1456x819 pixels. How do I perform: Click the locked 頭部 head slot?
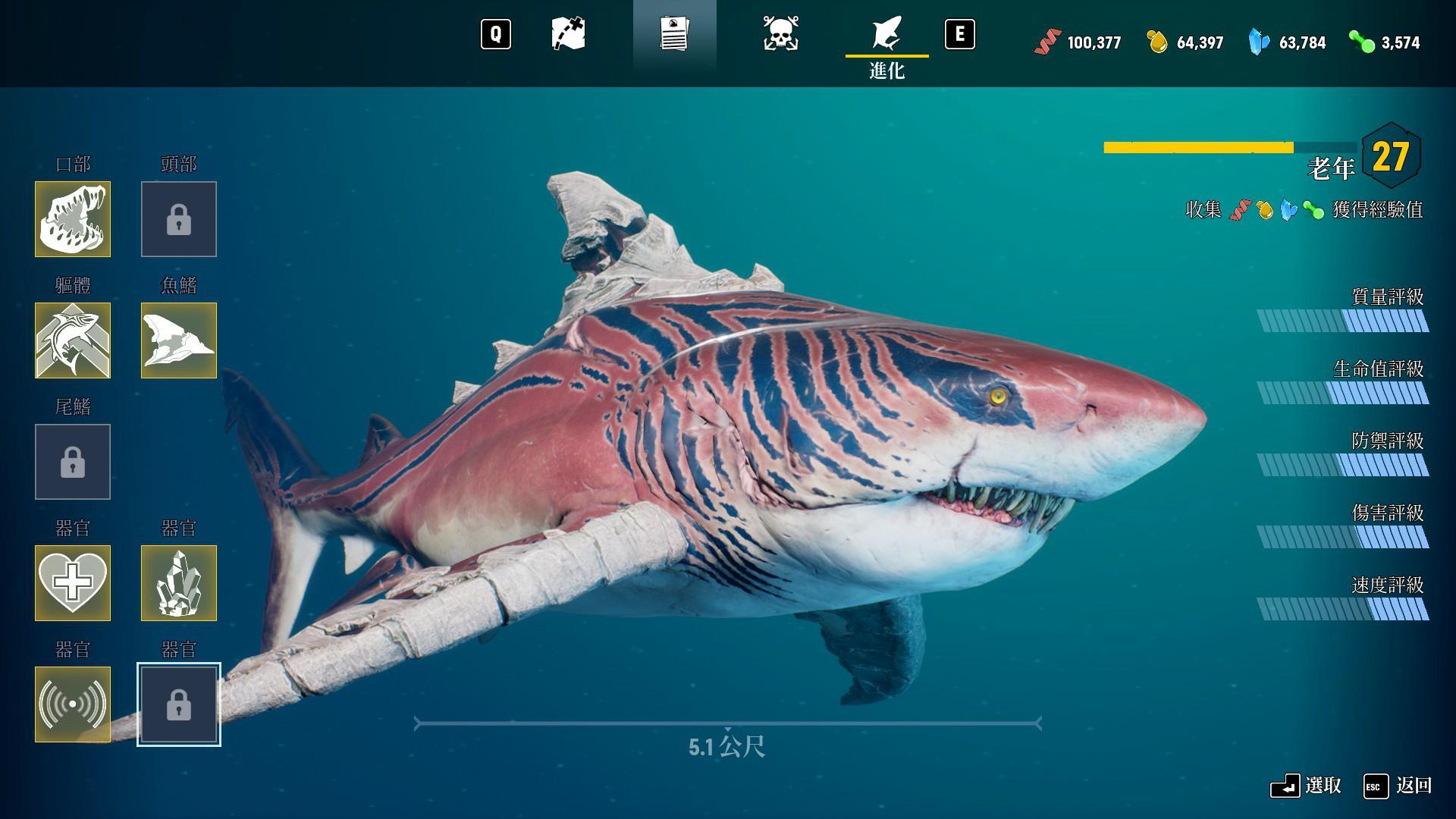click(179, 219)
